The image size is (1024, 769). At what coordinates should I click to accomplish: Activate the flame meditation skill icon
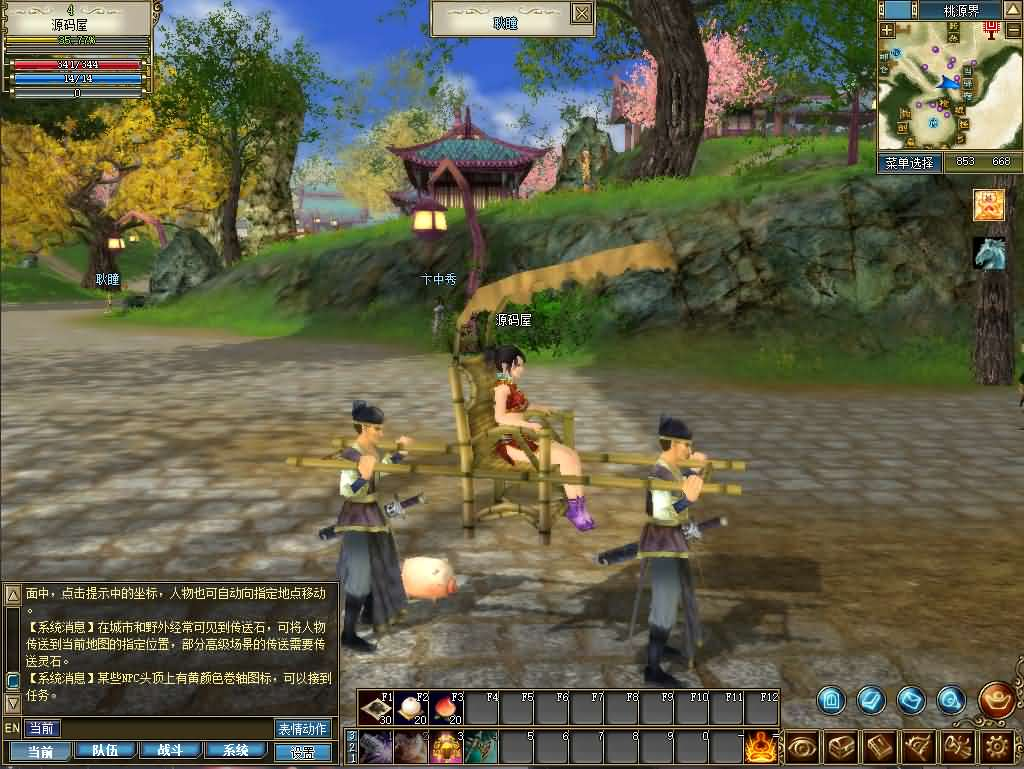pos(764,747)
